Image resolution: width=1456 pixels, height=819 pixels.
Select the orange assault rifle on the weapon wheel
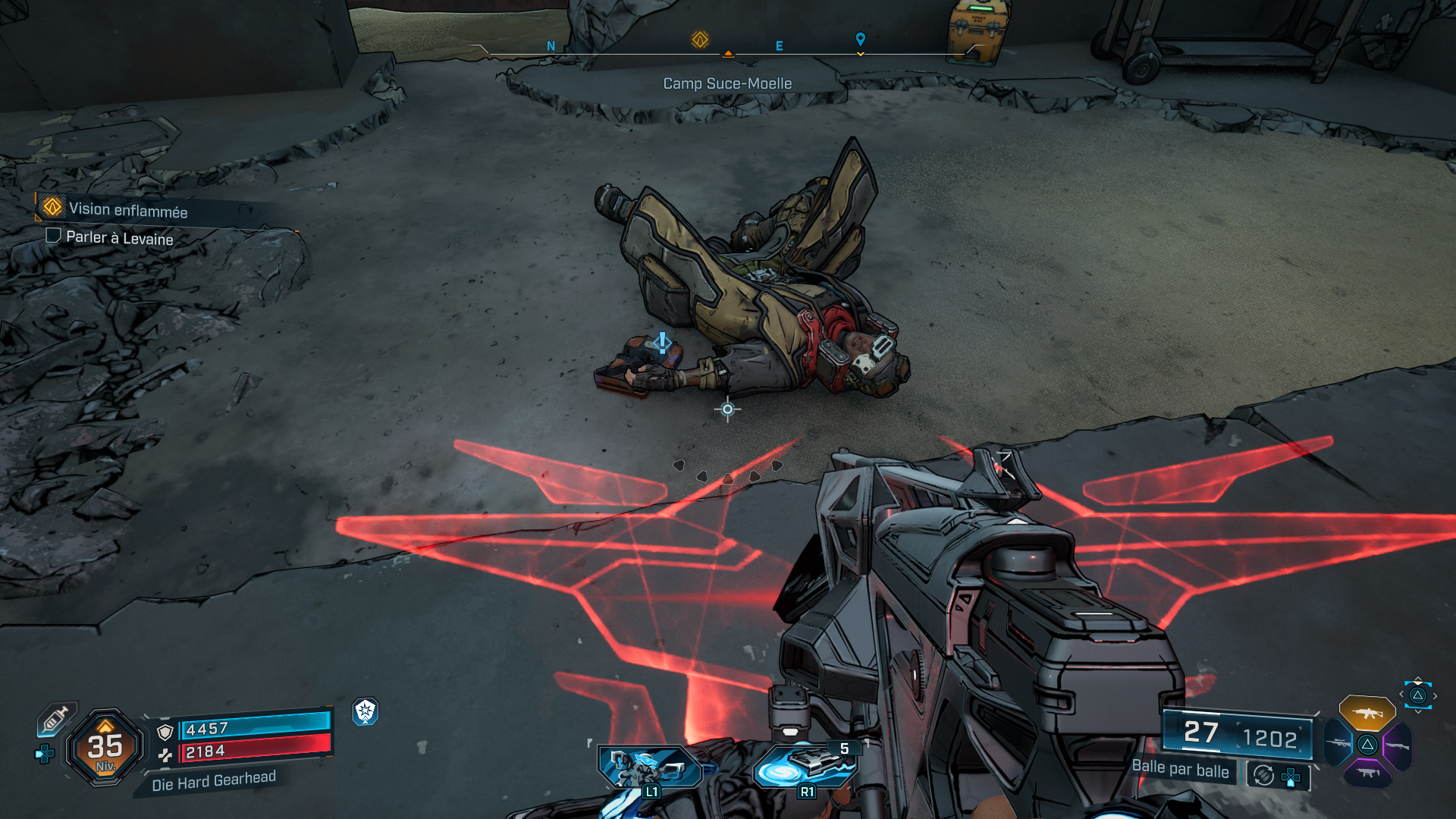coord(1367,714)
